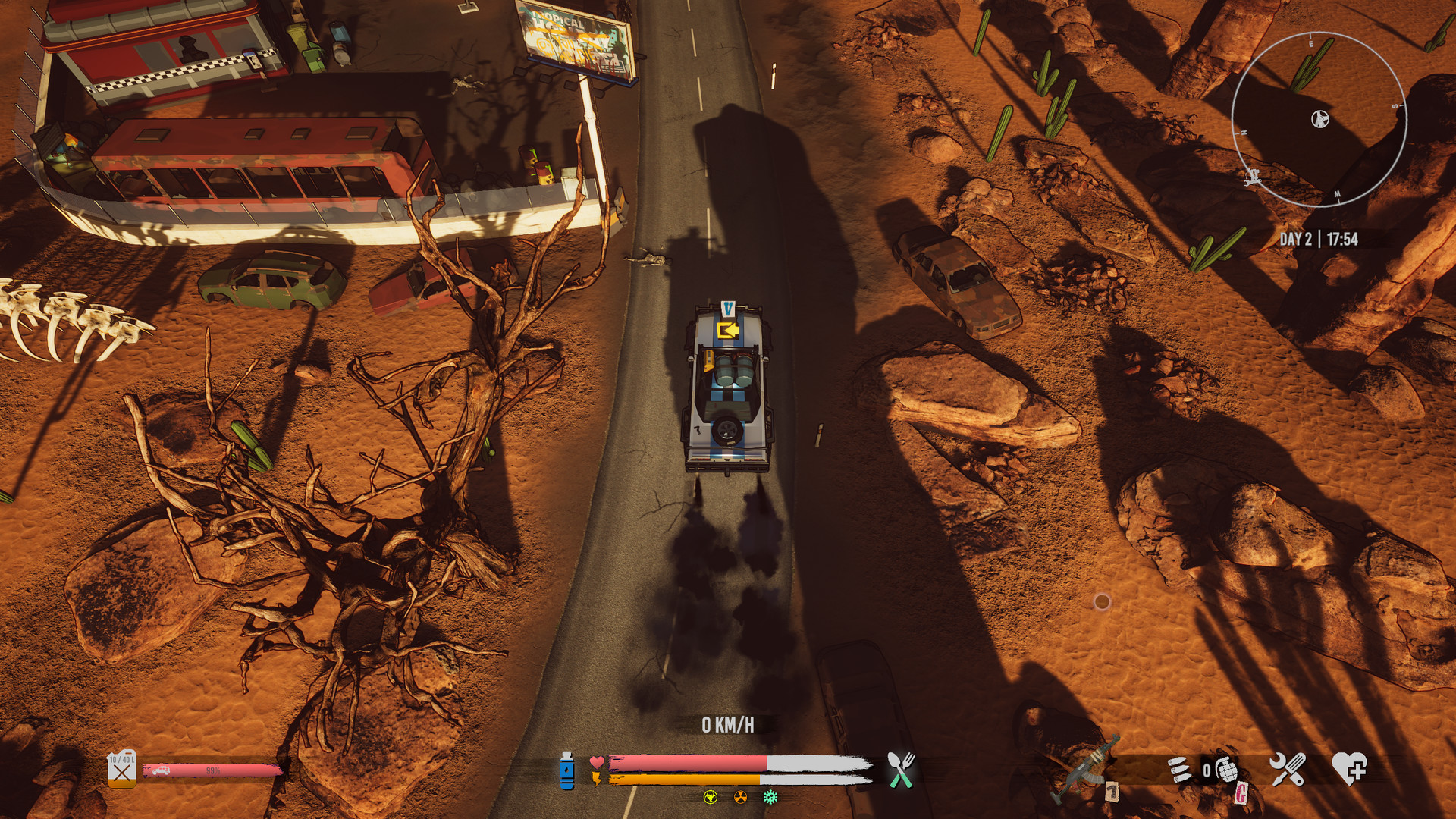The height and width of the screenshot is (819, 1456).
Task: Open food menu via fork and spoon icon
Action: coord(899,768)
